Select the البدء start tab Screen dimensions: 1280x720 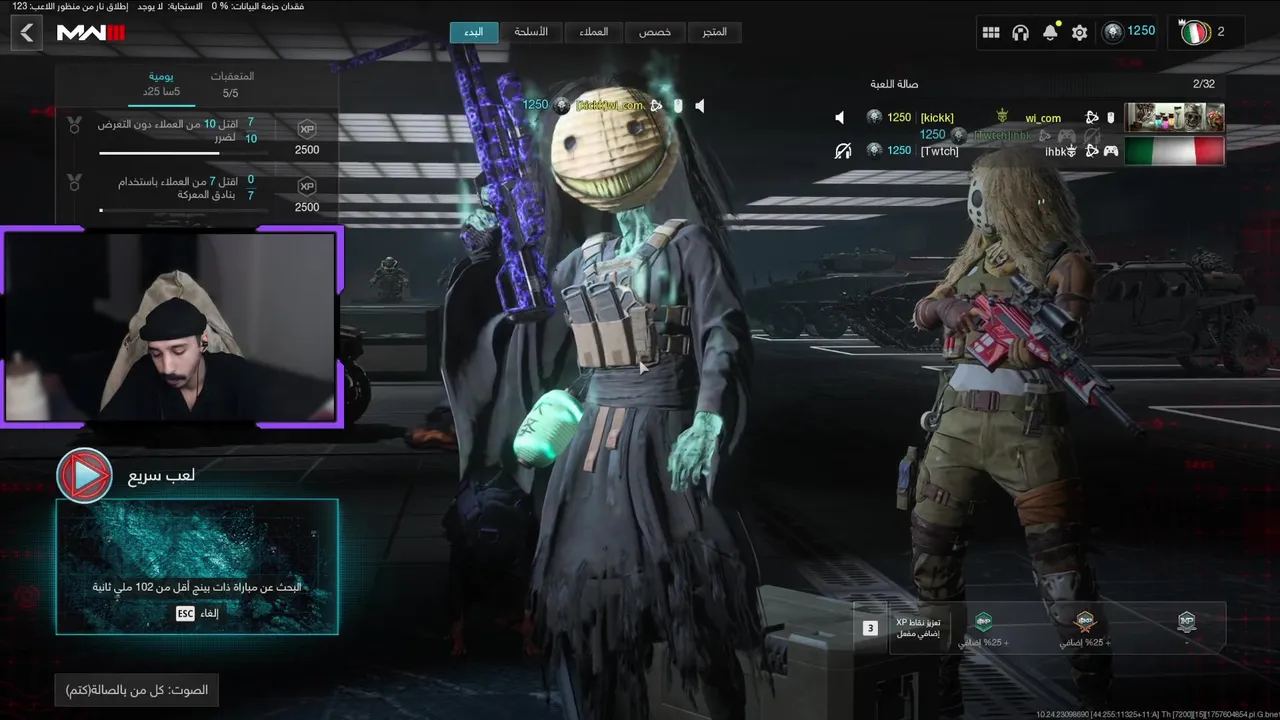pyautogui.click(x=474, y=32)
